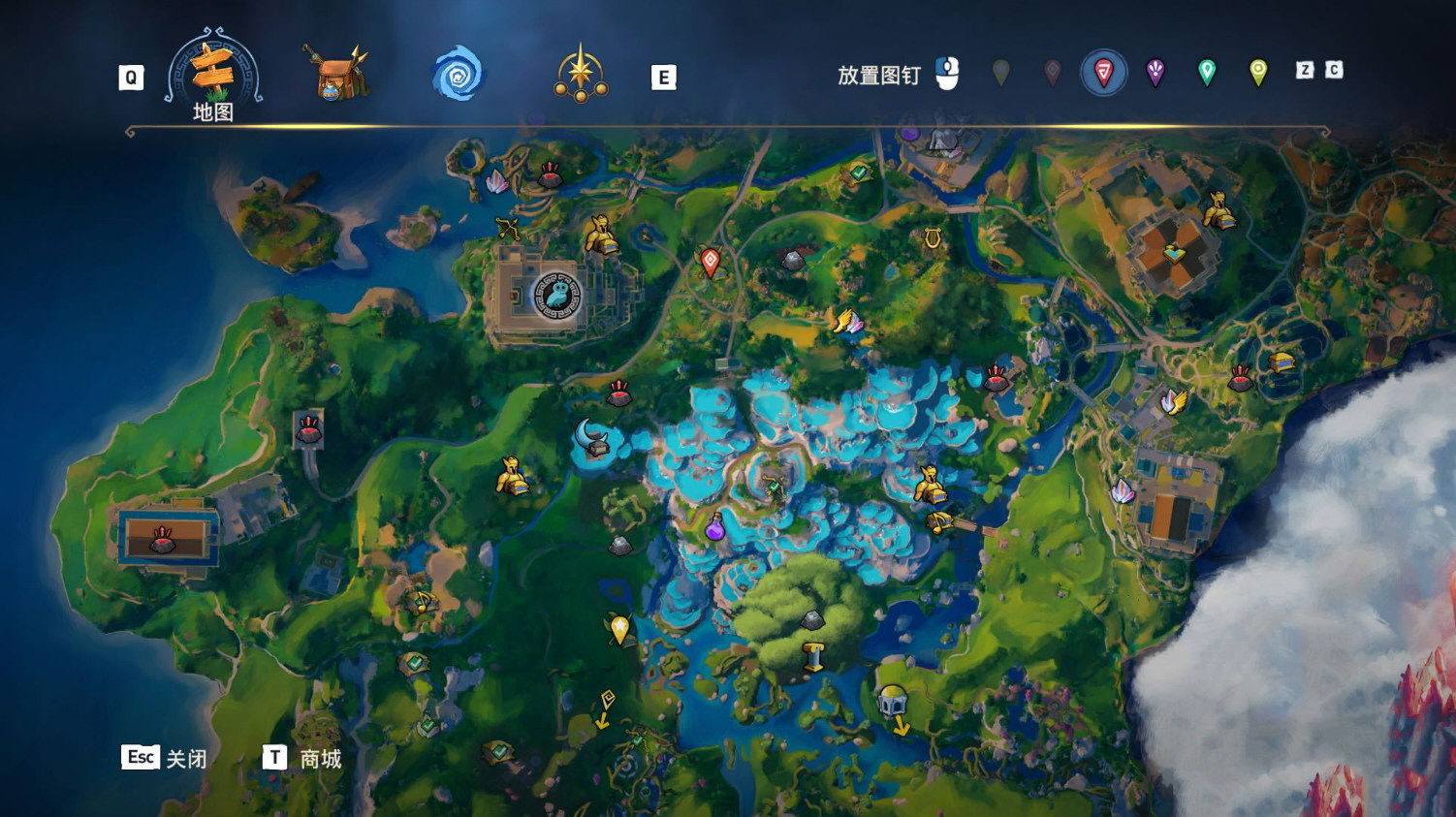This screenshot has height=817, width=1456.
Task: Select the golden column map marker
Action: click(813, 657)
